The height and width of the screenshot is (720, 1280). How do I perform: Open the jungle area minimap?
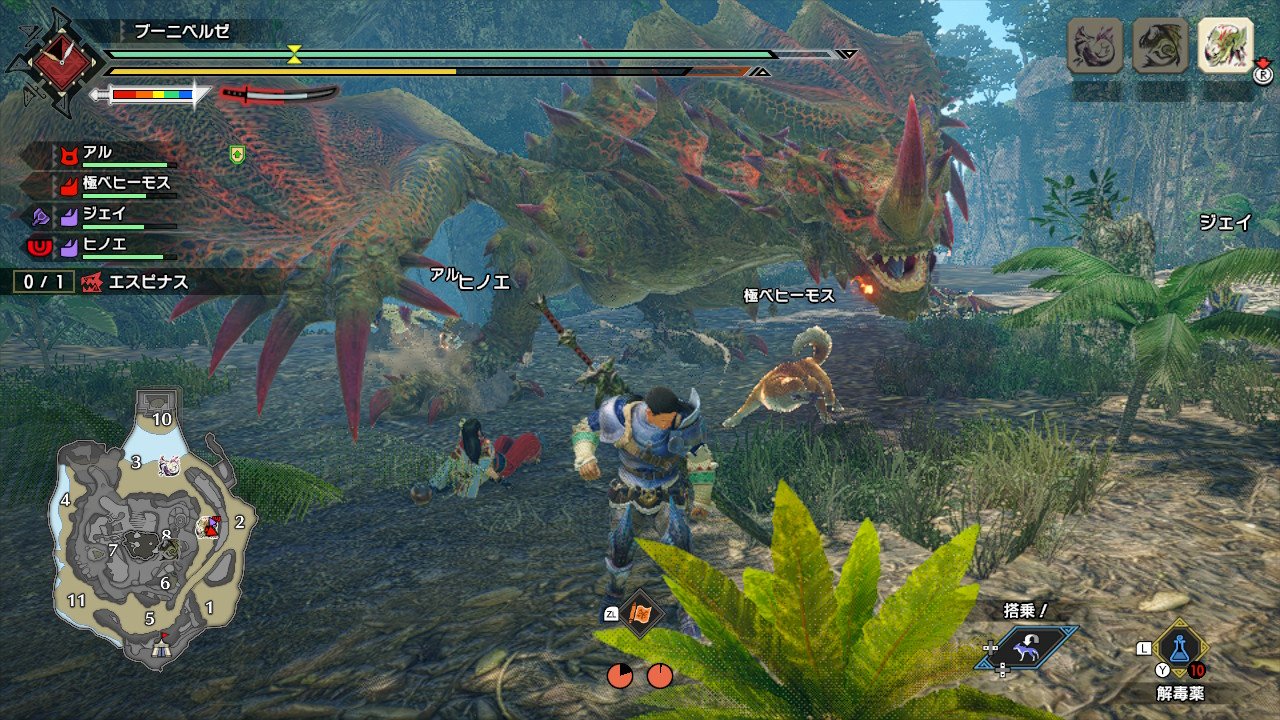150,528
